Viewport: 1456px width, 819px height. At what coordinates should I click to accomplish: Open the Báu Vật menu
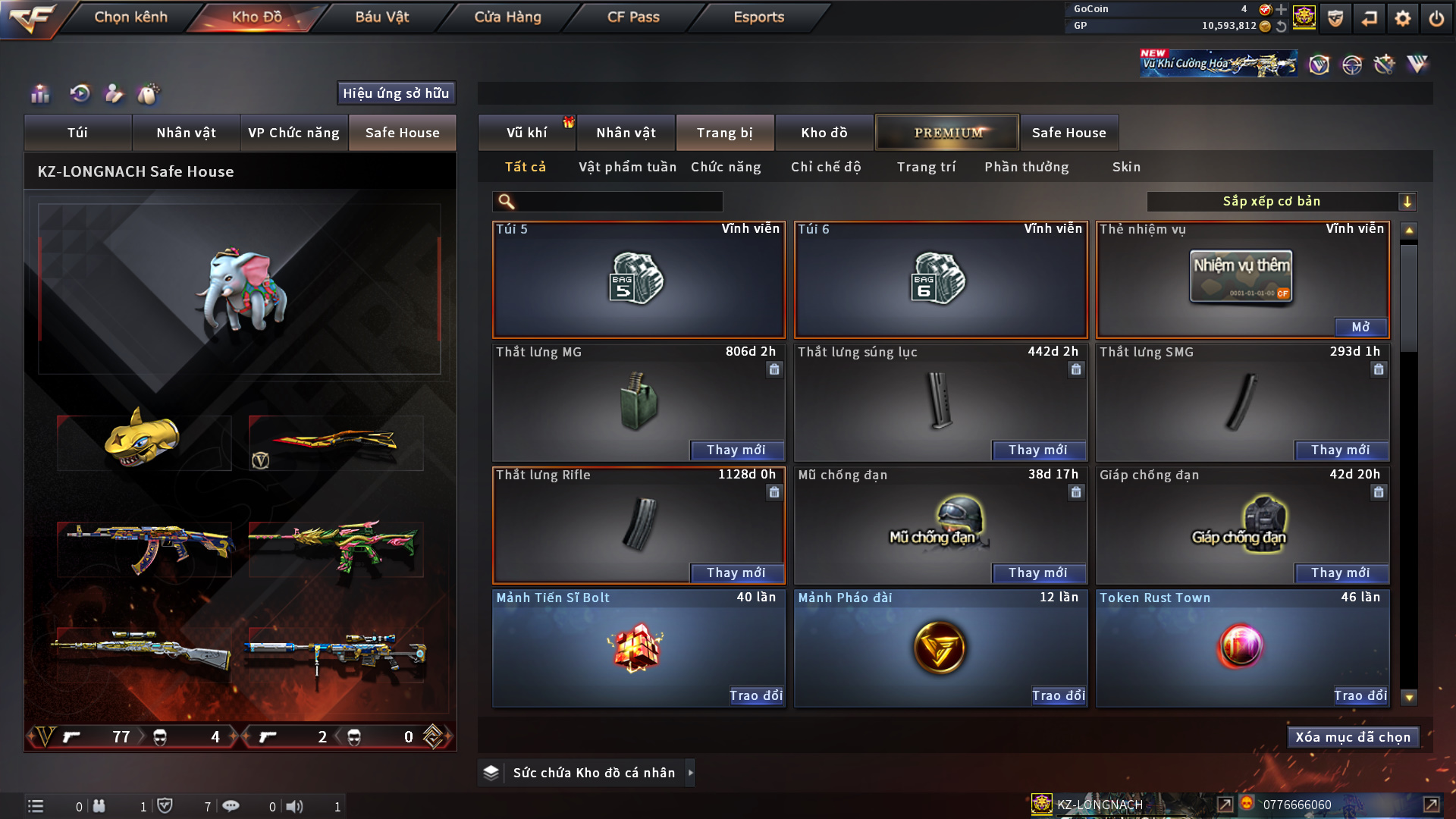coord(381,17)
